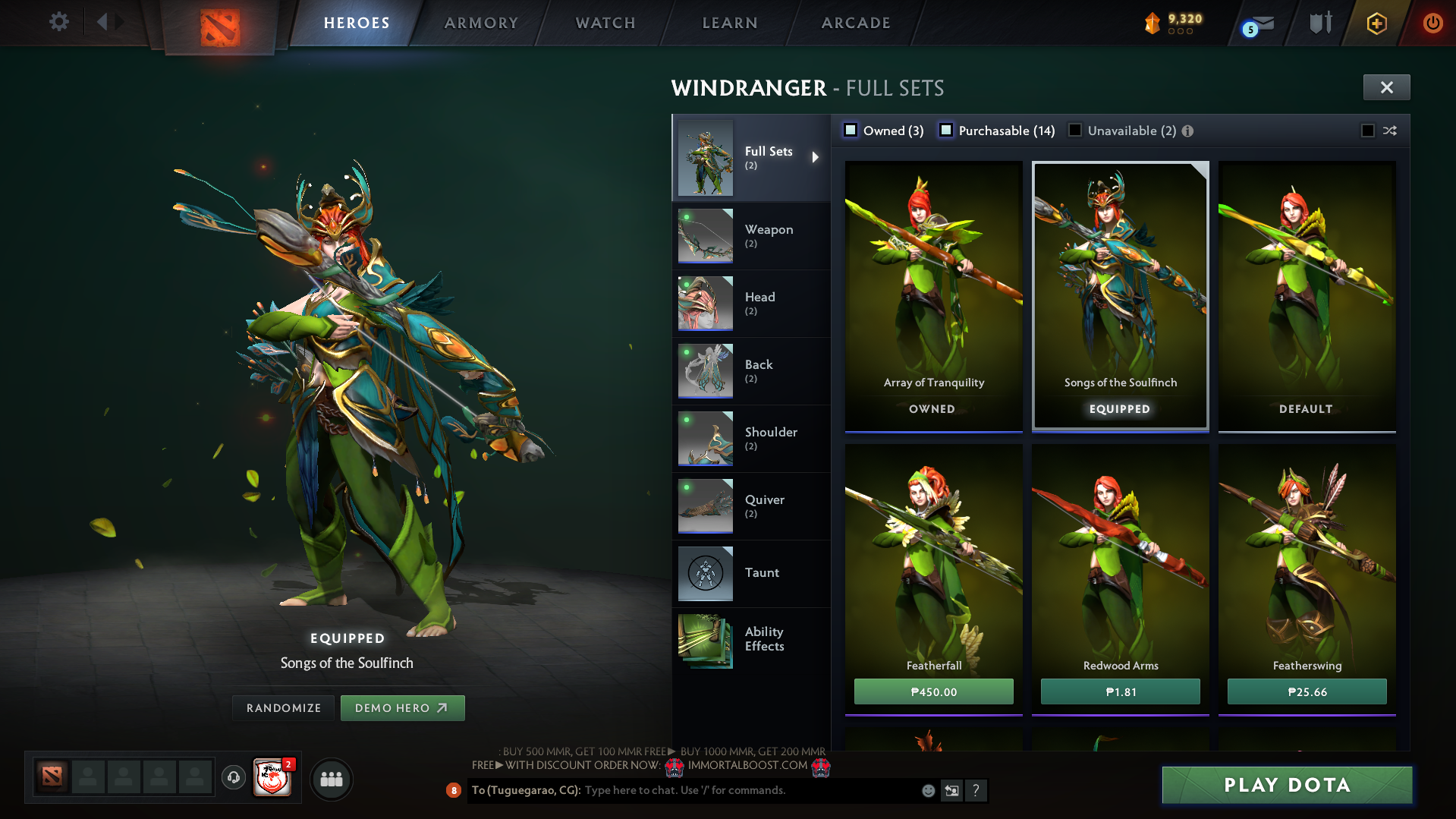Screen dimensions: 1456x819
Task: Click the shard level progress dots
Action: point(1179,32)
